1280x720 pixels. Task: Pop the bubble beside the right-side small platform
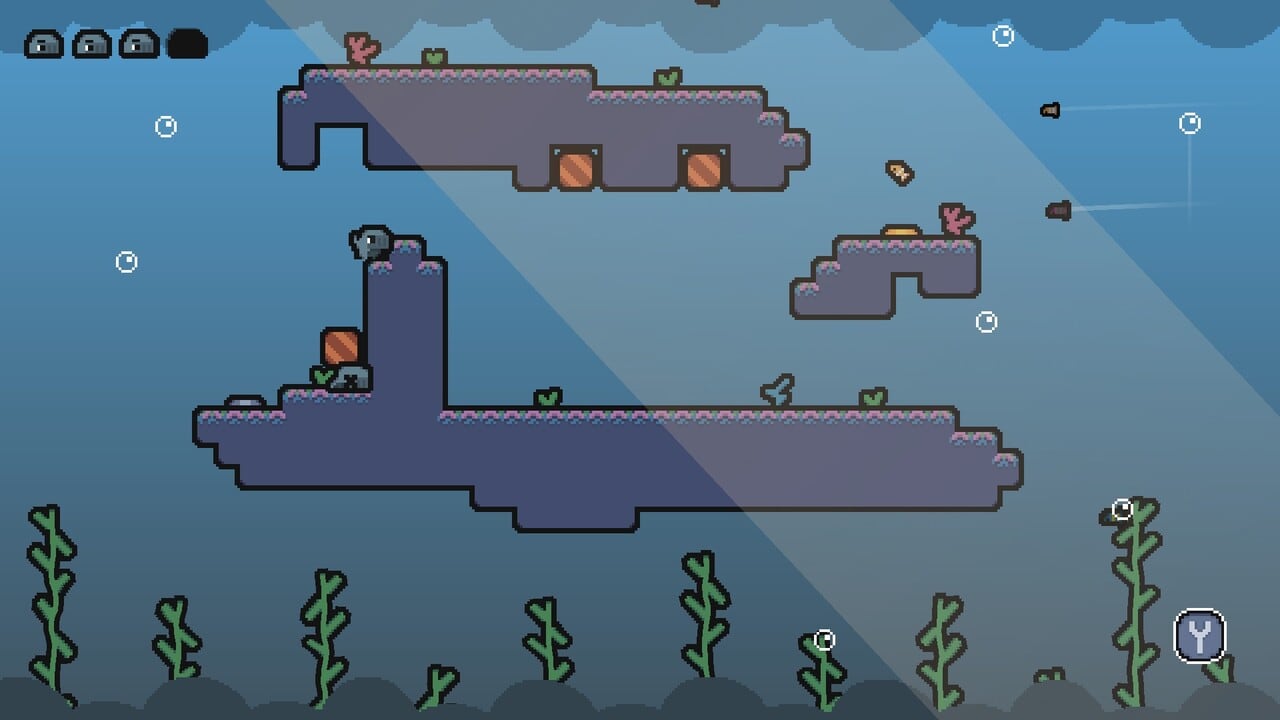coord(985,320)
